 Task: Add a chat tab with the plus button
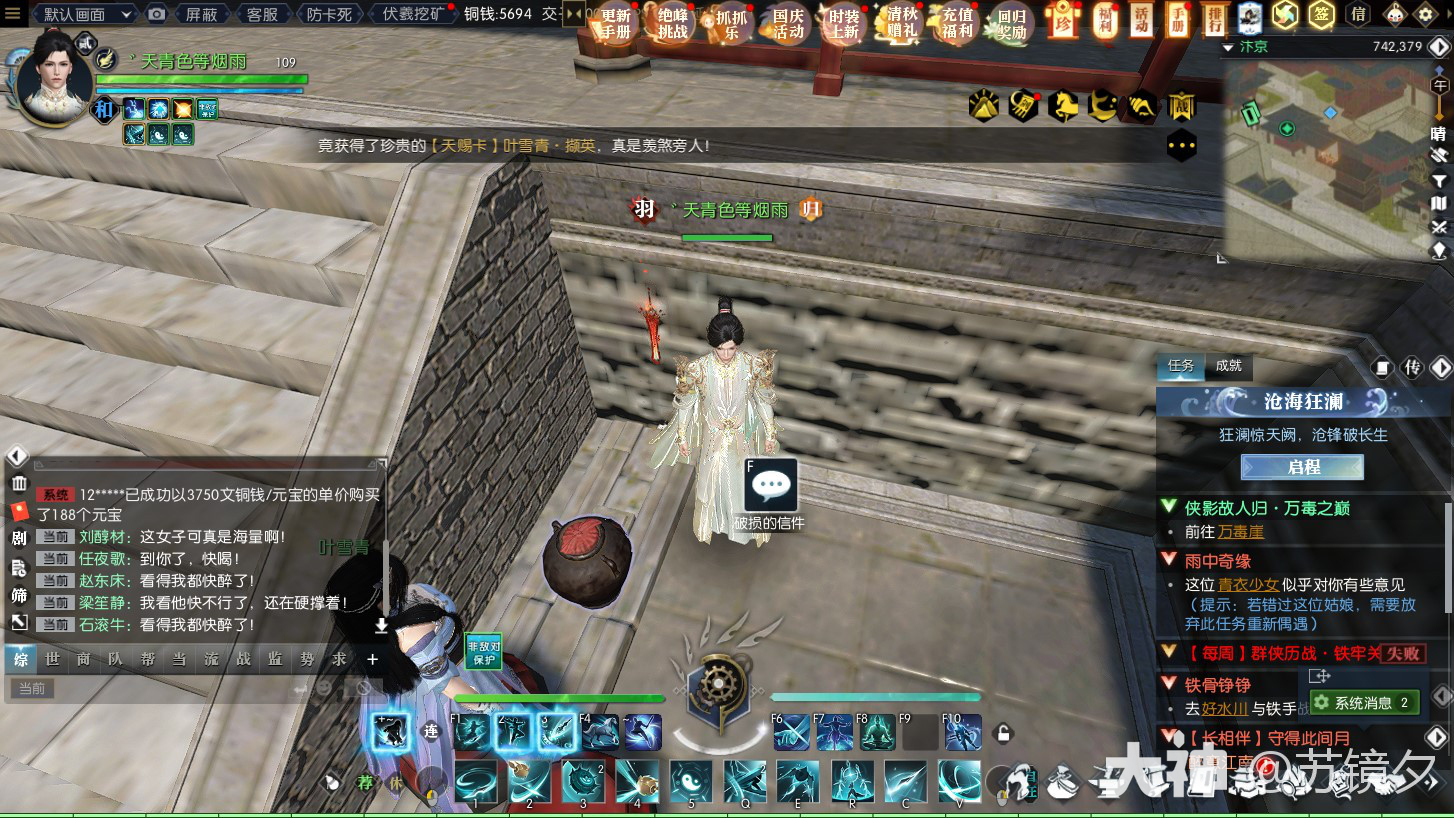pyautogui.click(x=372, y=659)
